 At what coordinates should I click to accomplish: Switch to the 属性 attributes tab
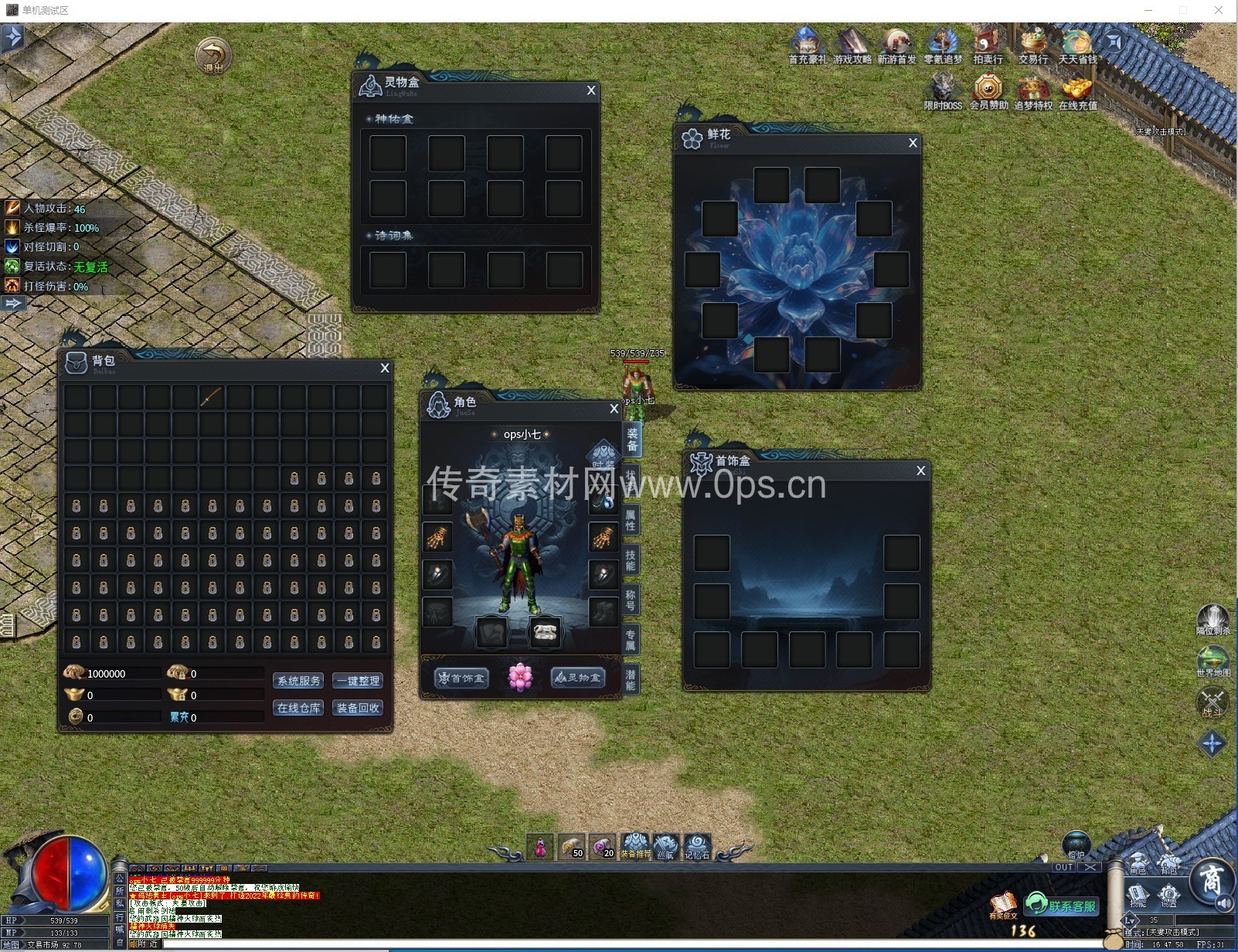[x=631, y=520]
